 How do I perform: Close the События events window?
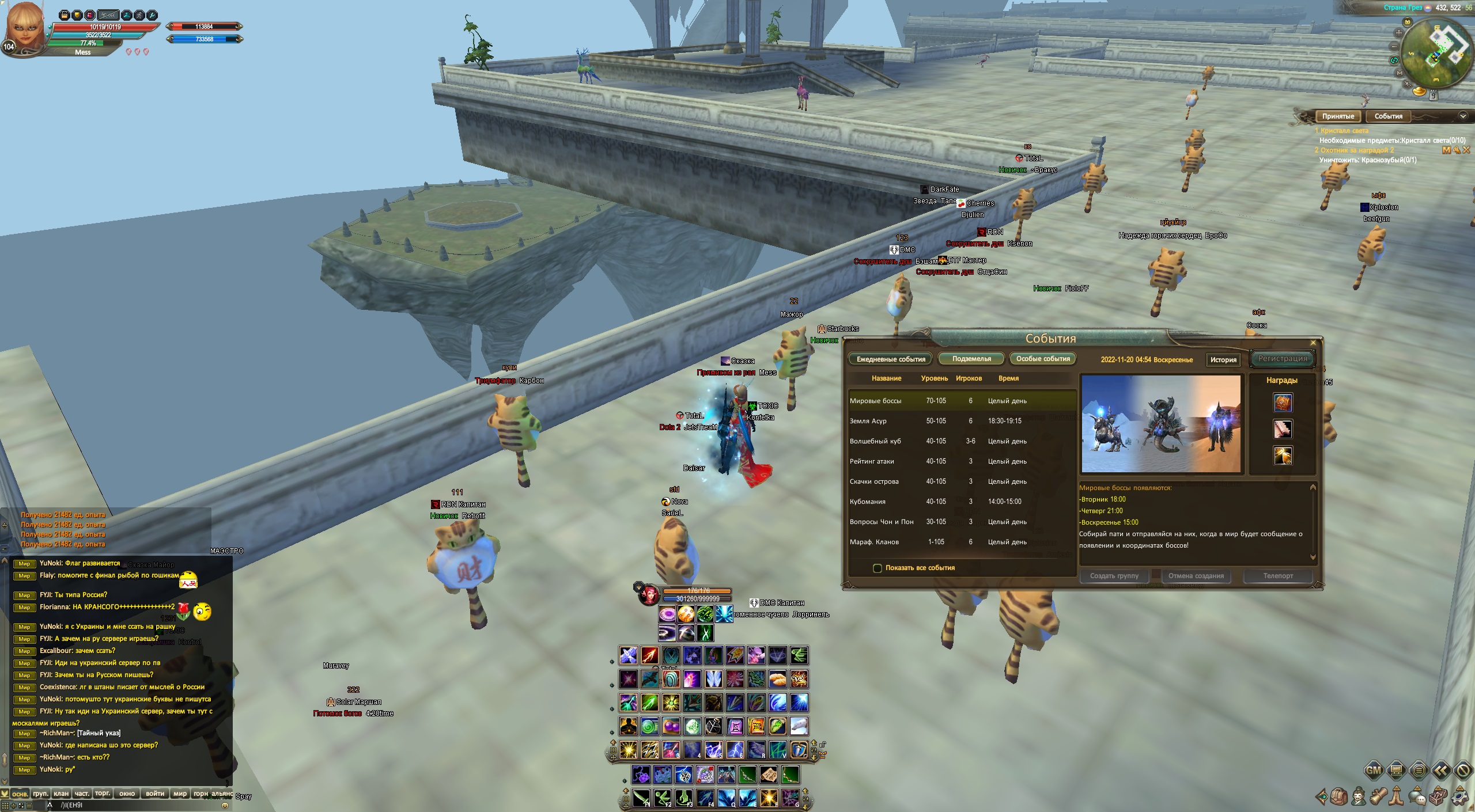[x=1313, y=343]
